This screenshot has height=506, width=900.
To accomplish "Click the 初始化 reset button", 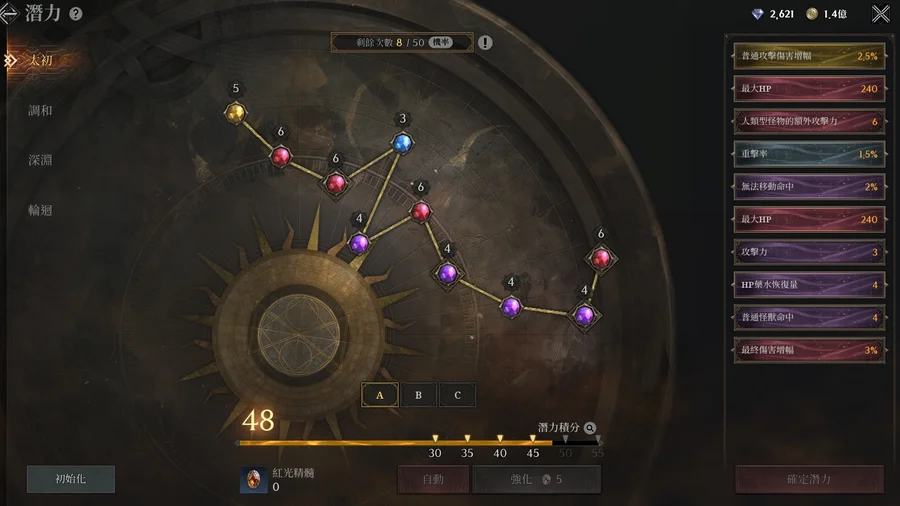I will pos(71,479).
